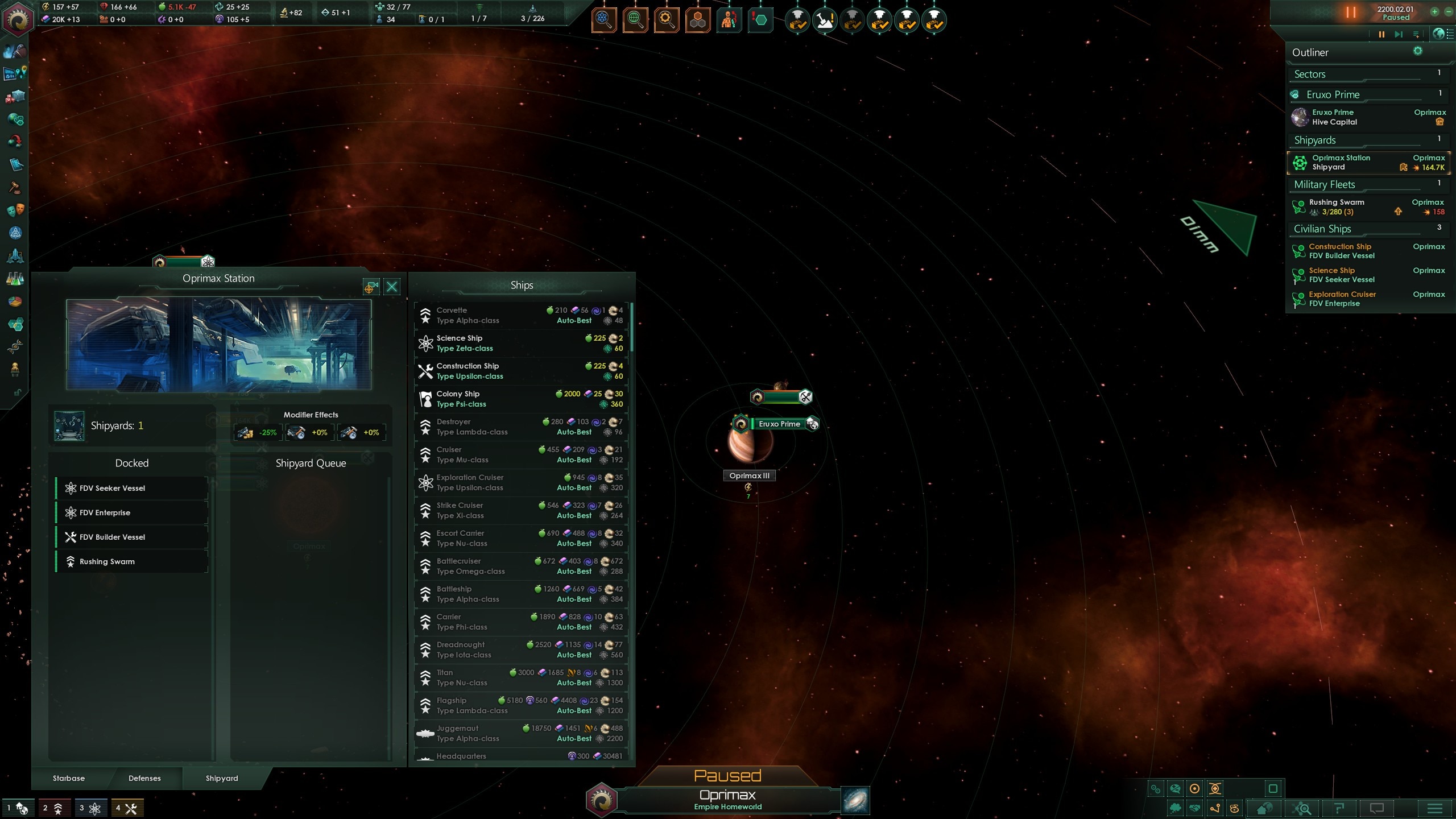
Task: Select Oprimax Station Shipyard in Outliner
Action: click(x=1367, y=163)
